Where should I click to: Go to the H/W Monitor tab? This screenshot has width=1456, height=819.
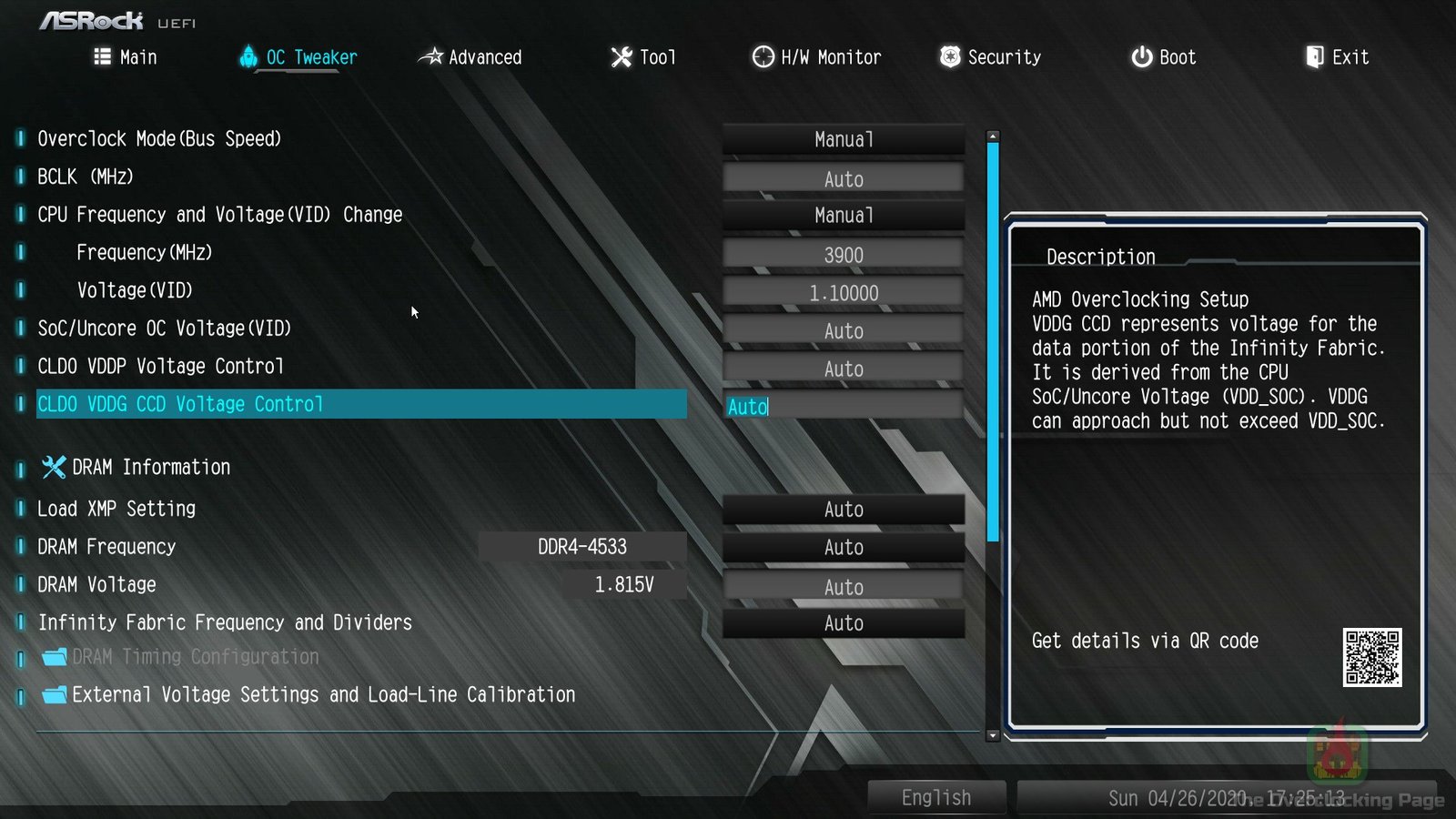coord(816,57)
